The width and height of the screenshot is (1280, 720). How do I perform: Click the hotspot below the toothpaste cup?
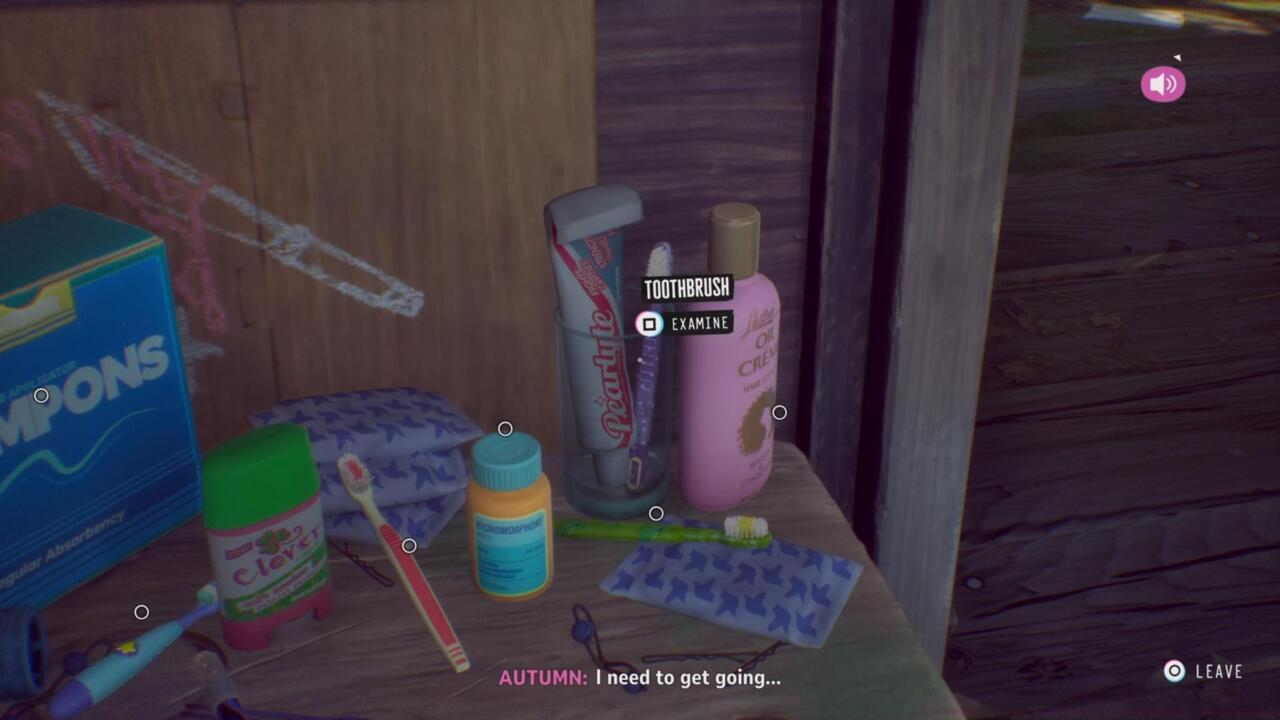(656, 511)
